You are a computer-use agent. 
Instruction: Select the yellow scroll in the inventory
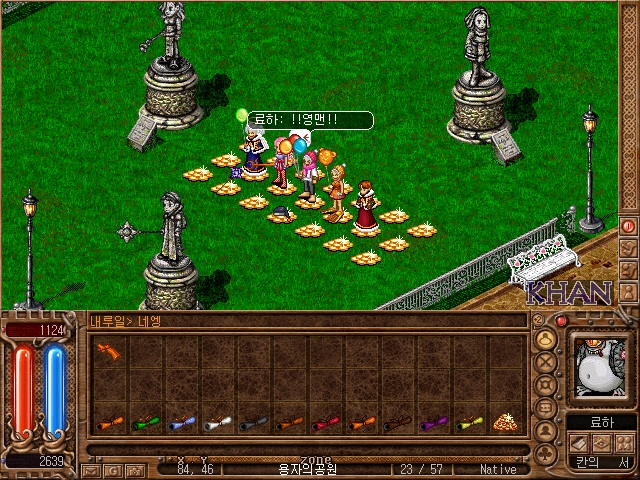click(x=467, y=423)
